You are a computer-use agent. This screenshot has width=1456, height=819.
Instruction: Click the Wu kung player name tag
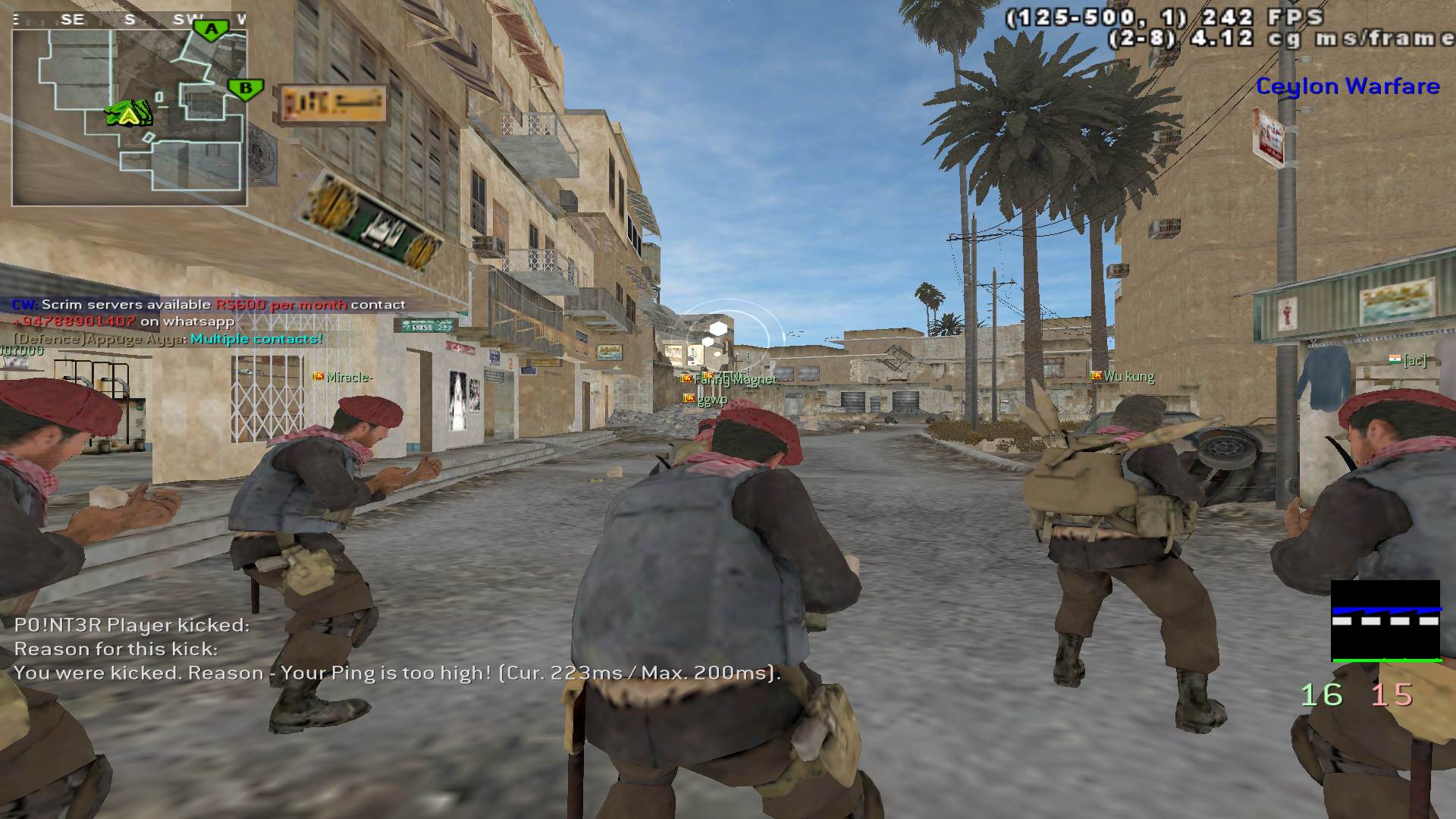click(x=1128, y=376)
